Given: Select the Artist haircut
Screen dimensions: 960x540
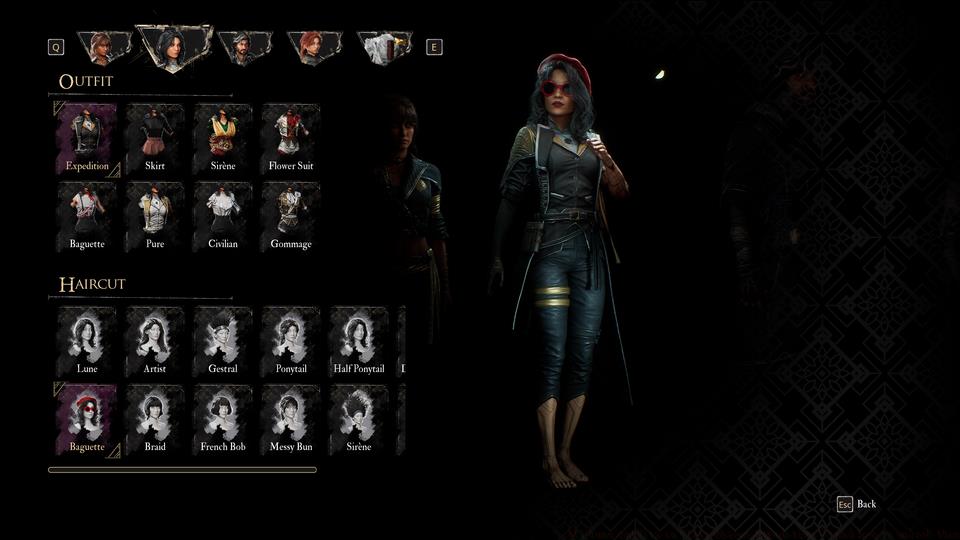Looking at the screenshot, I should (x=155, y=341).
